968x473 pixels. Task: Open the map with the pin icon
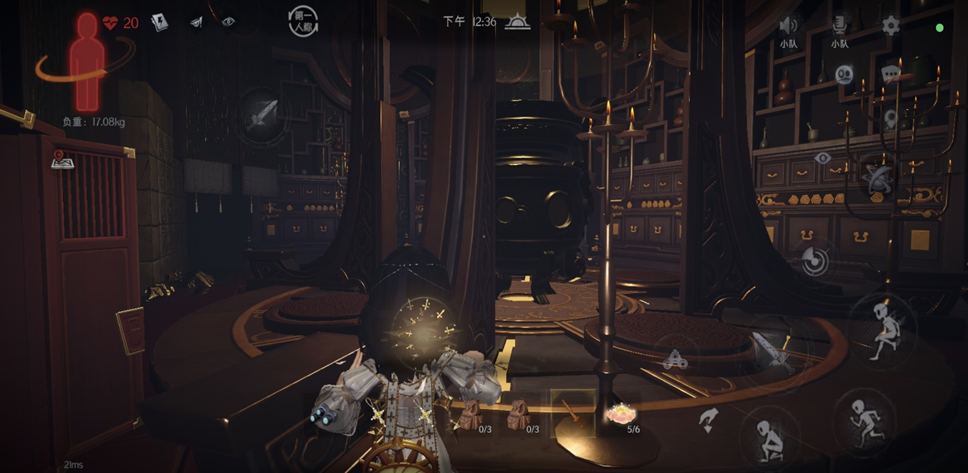(x=58, y=159)
